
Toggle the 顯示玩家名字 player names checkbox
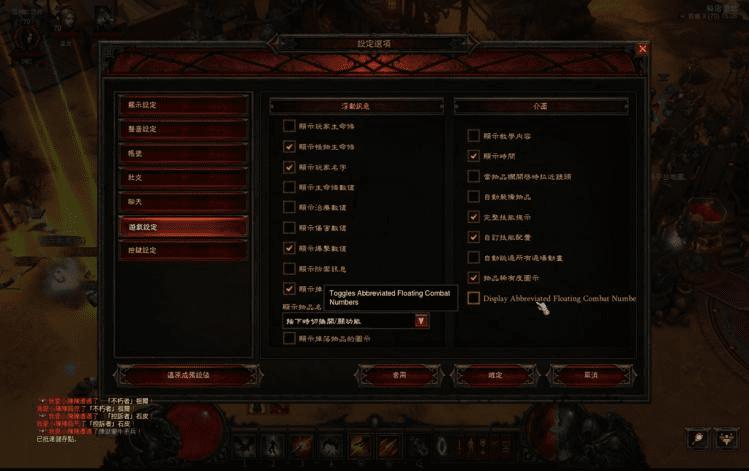coord(289,166)
